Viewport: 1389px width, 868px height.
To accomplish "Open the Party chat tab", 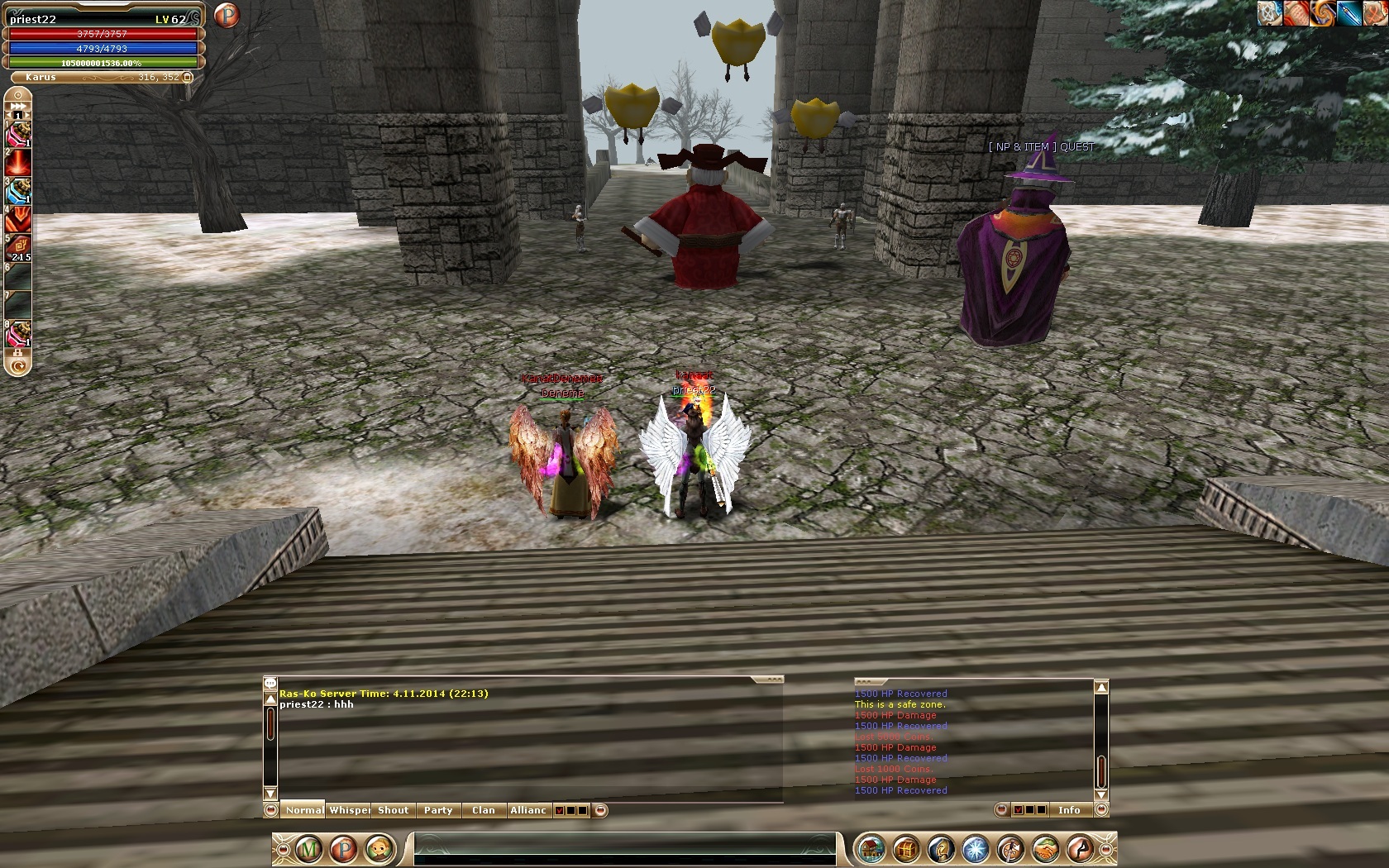I will pos(438,810).
